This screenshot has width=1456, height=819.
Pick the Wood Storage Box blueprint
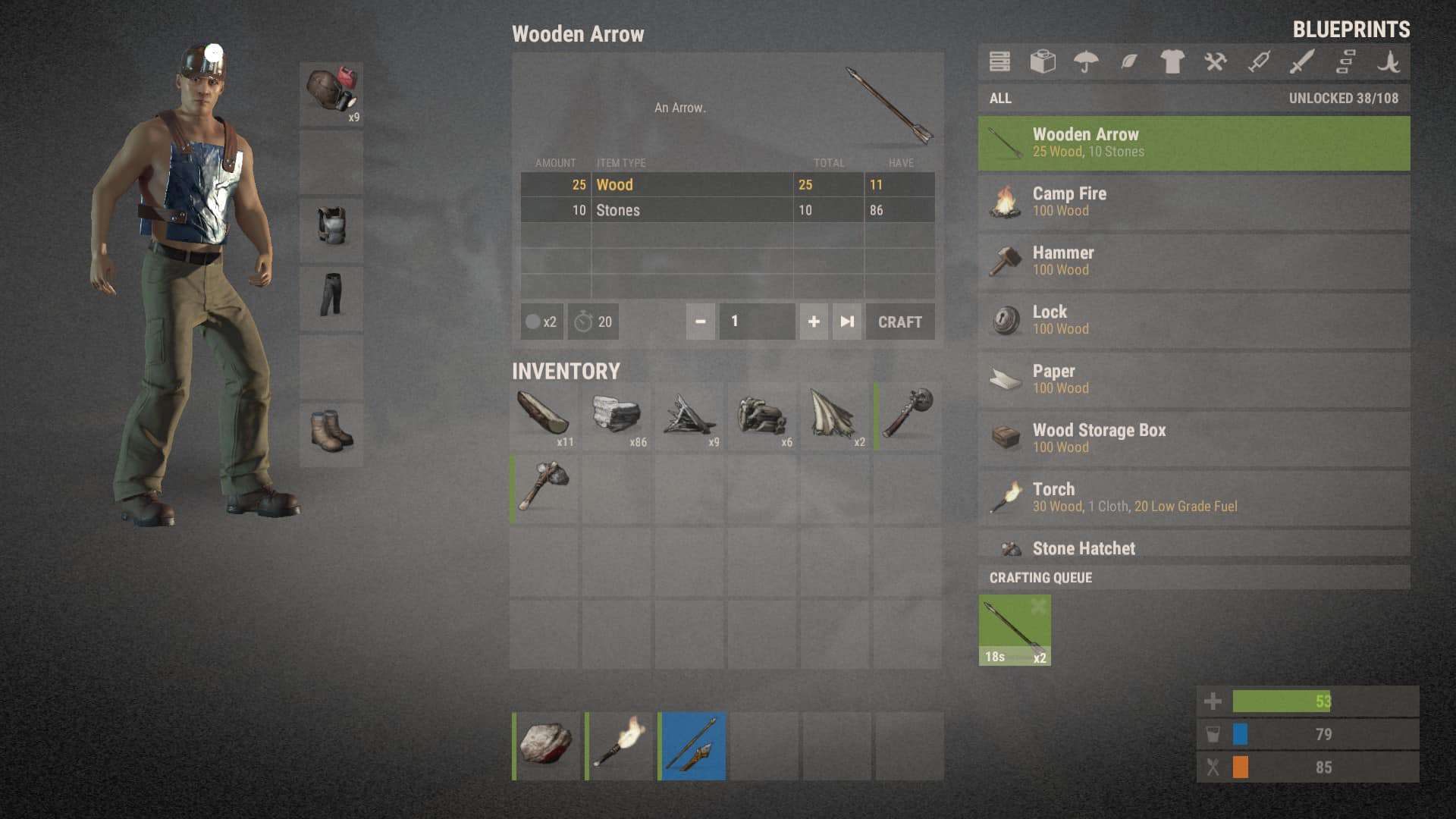point(1194,438)
